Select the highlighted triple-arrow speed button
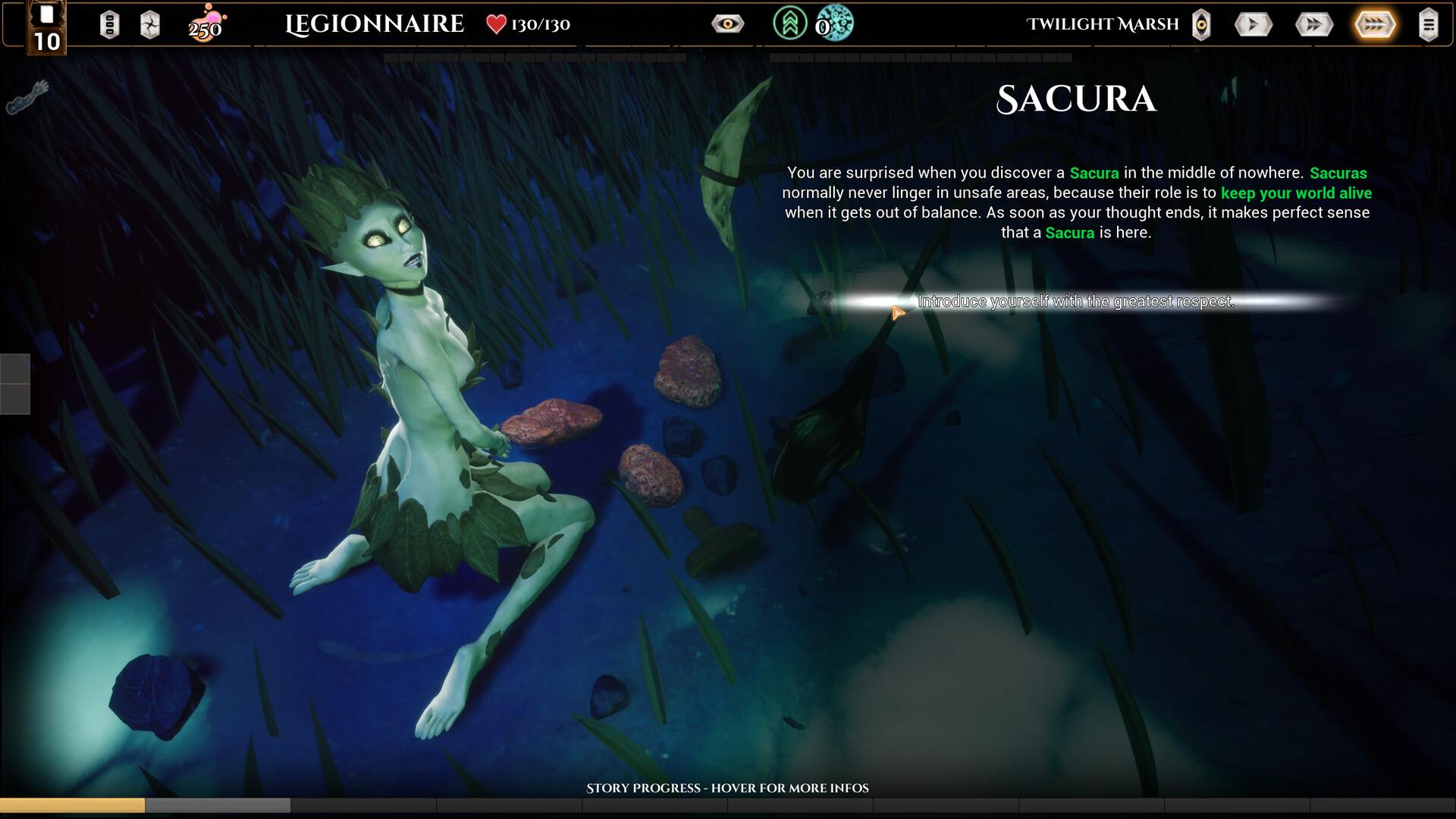 click(x=1374, y=25)
